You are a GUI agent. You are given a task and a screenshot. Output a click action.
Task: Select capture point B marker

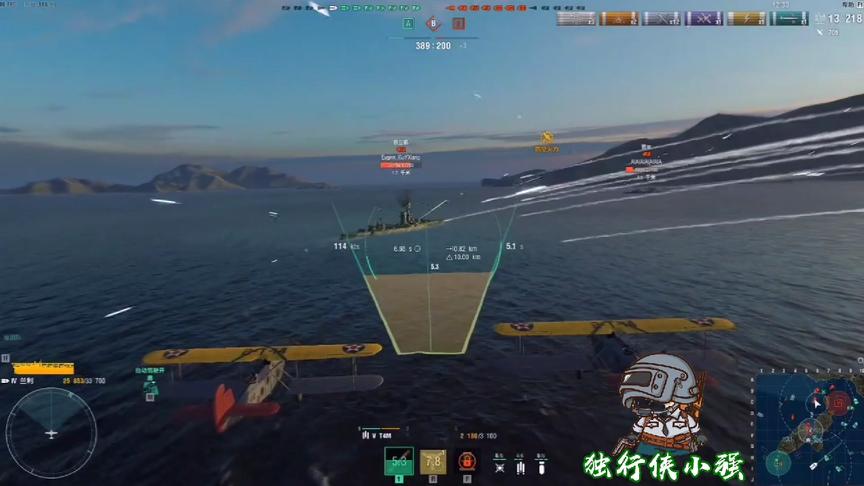point(433,23)
